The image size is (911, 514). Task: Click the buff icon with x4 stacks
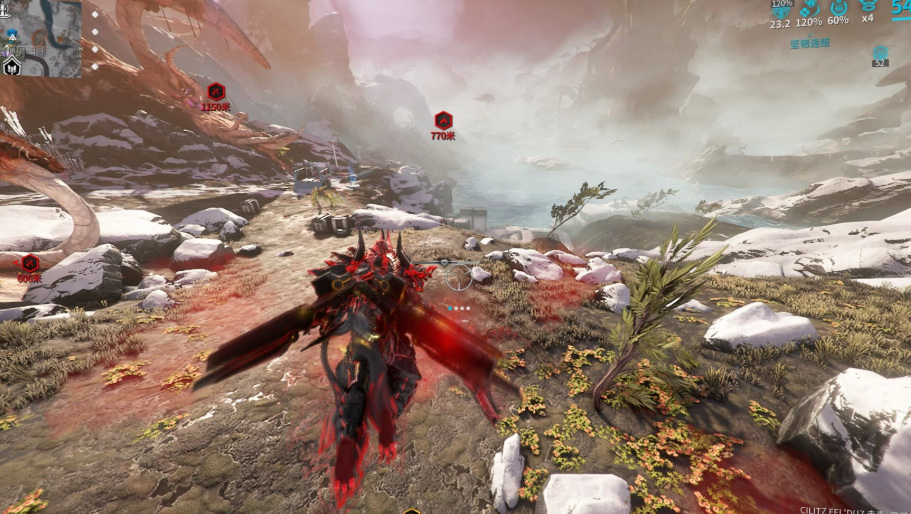pyautogui.click(x=868, y=5)
